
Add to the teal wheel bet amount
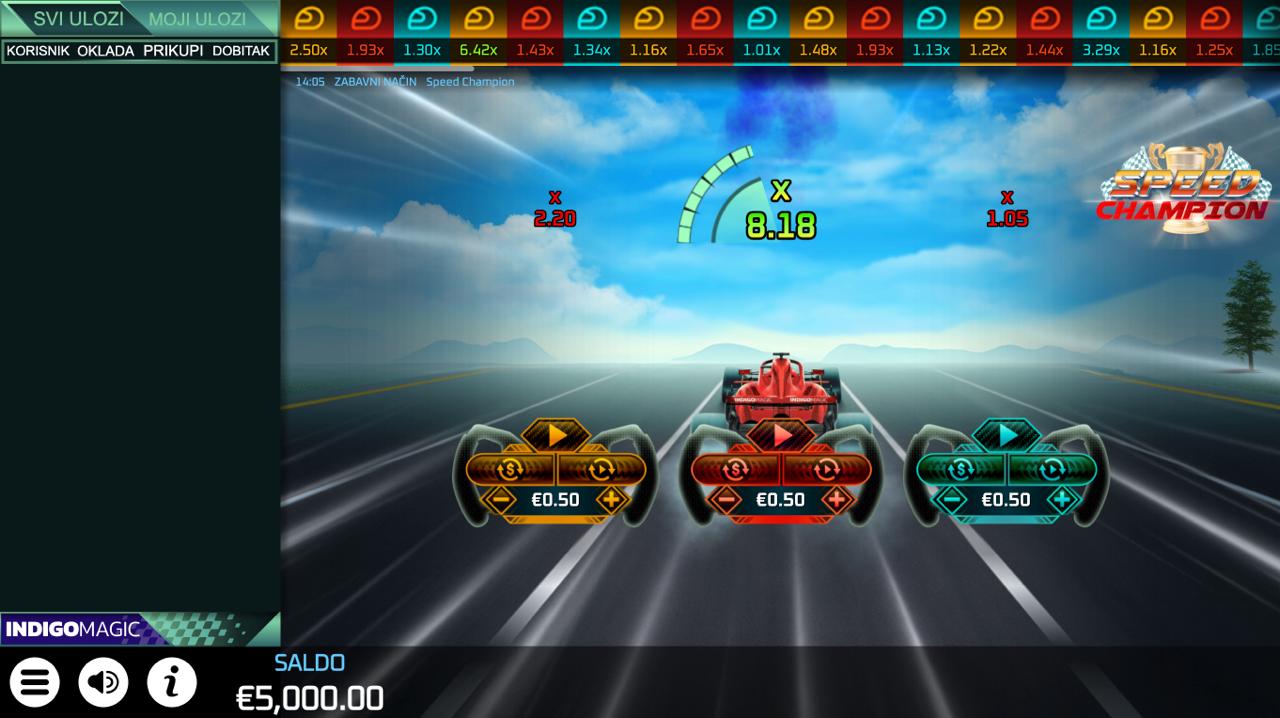coord(1062,499)
